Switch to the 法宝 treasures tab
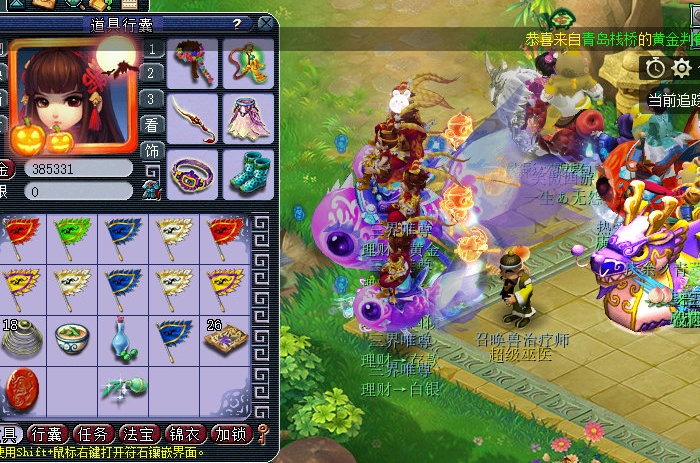The width and height of the screenshot is (700, 463). (139, 434)
